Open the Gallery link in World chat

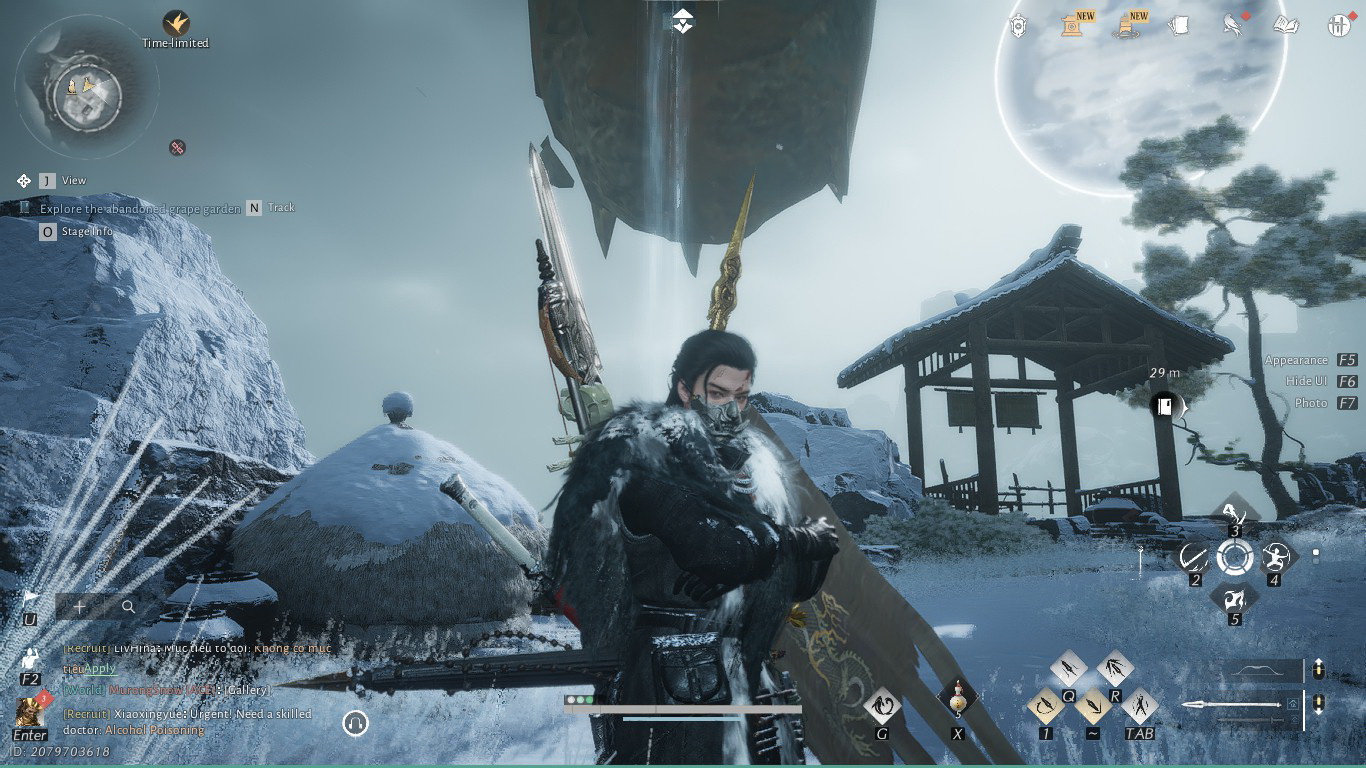[x=247, y=690]
